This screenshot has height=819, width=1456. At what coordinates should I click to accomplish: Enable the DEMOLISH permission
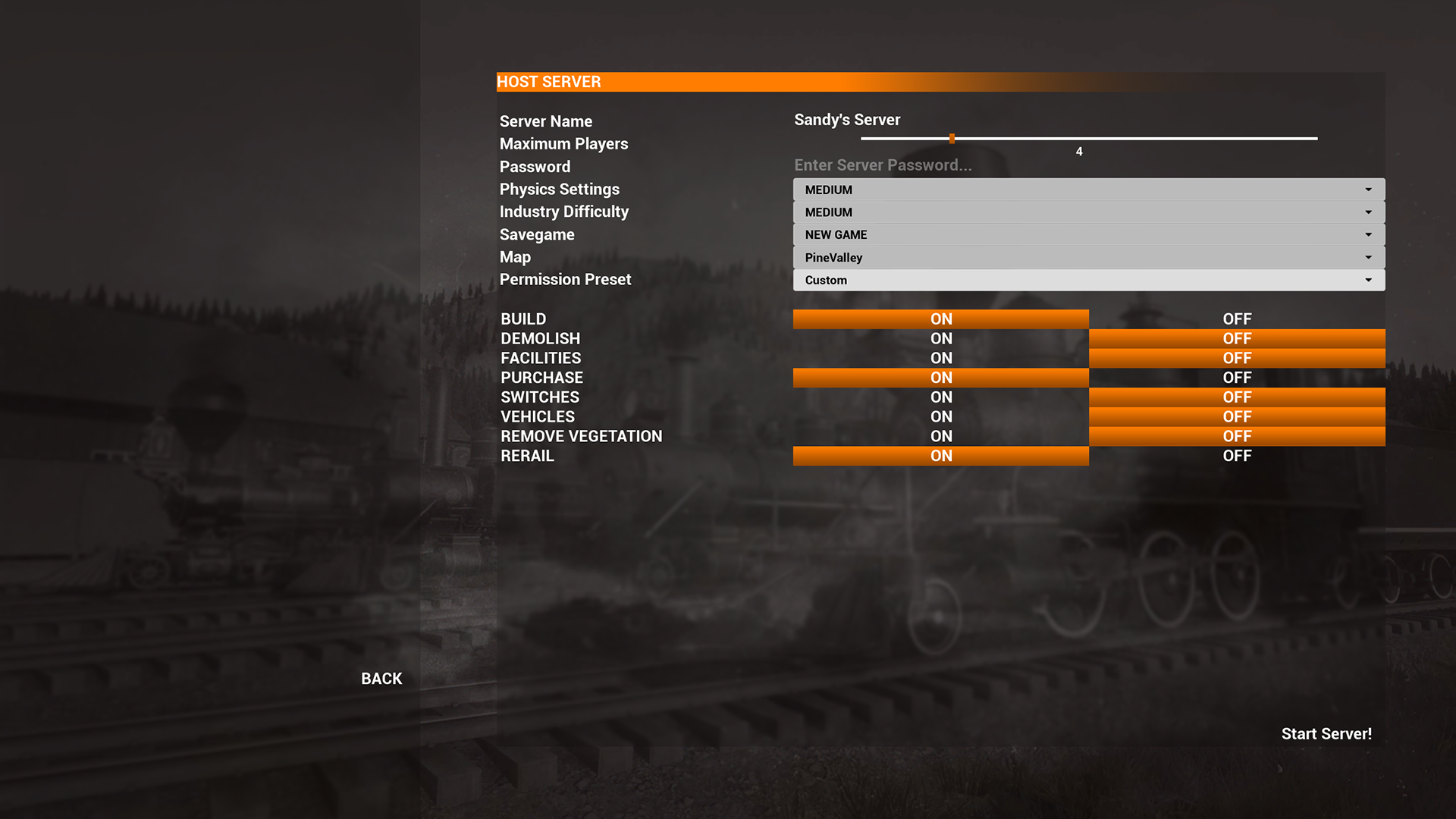tap(940, 338)
